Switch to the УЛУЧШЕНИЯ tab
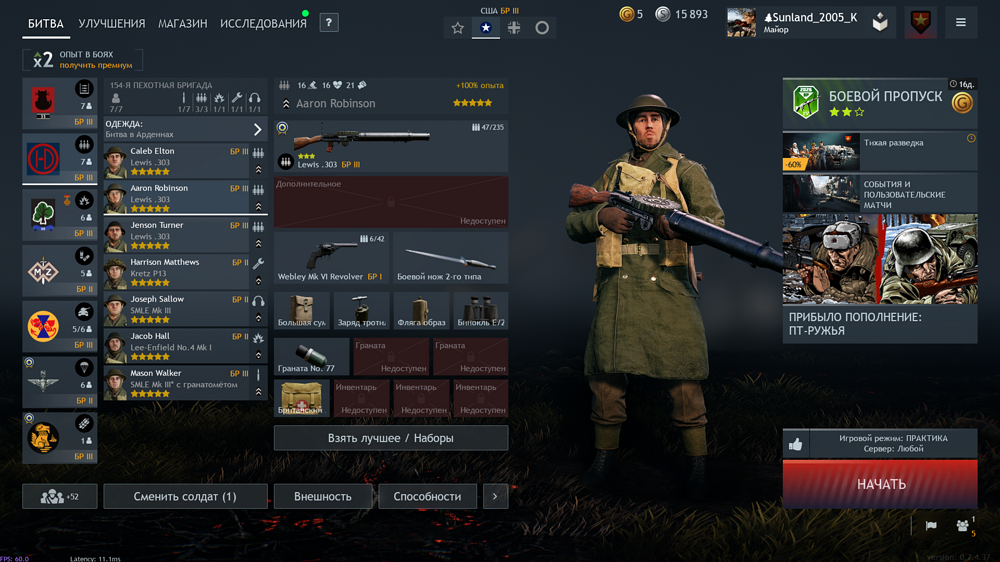 pyautogui.click(x=111, y=23)
